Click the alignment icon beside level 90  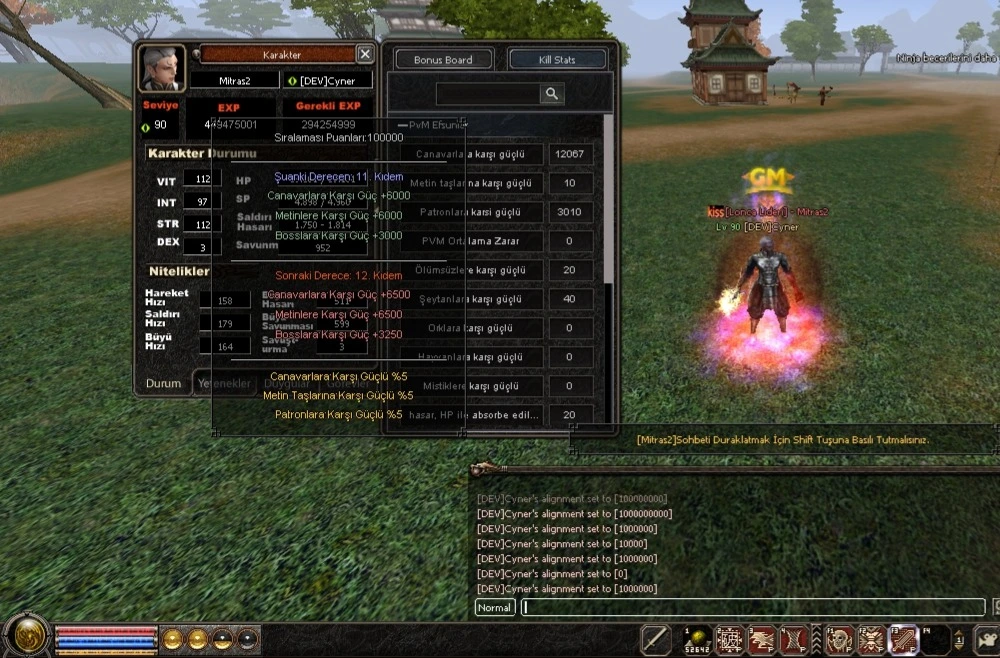146,126
